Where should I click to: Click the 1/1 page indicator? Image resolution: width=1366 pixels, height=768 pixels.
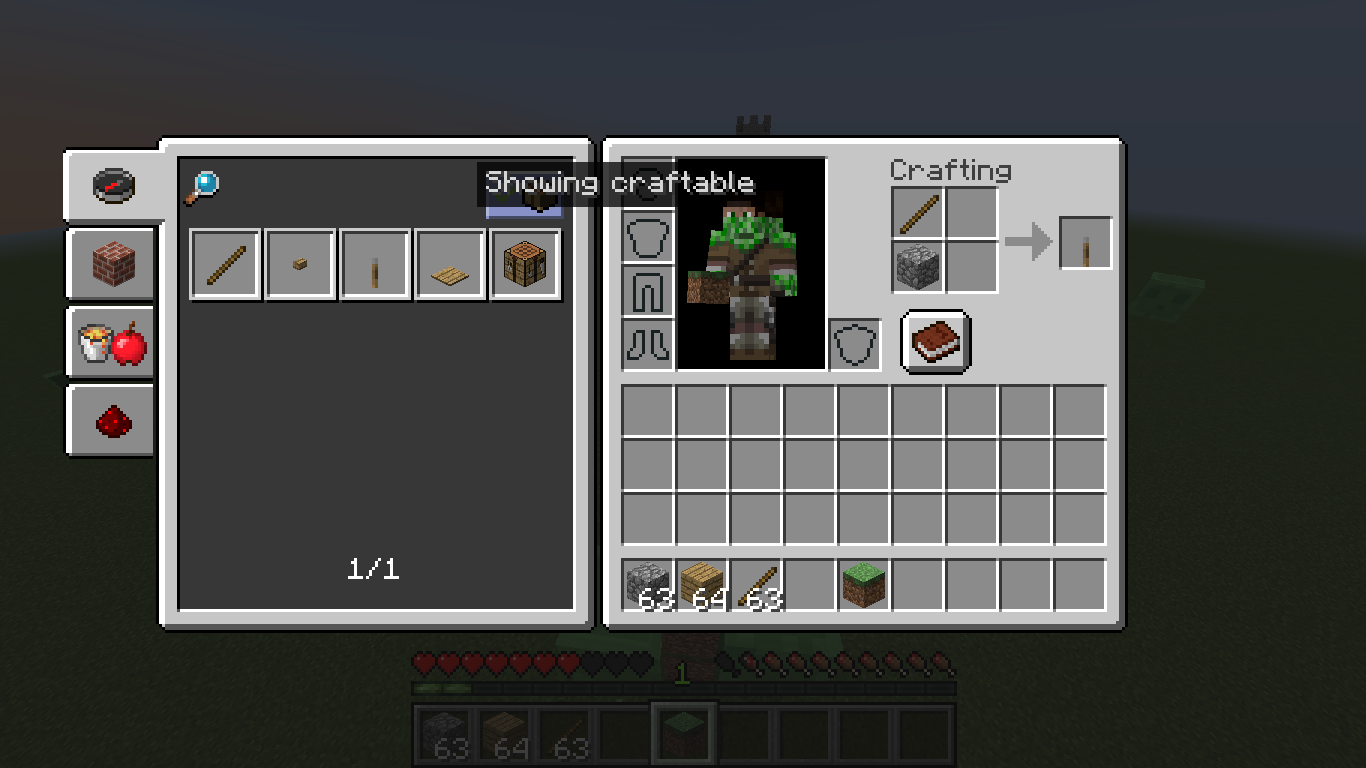tap(374, 570)
